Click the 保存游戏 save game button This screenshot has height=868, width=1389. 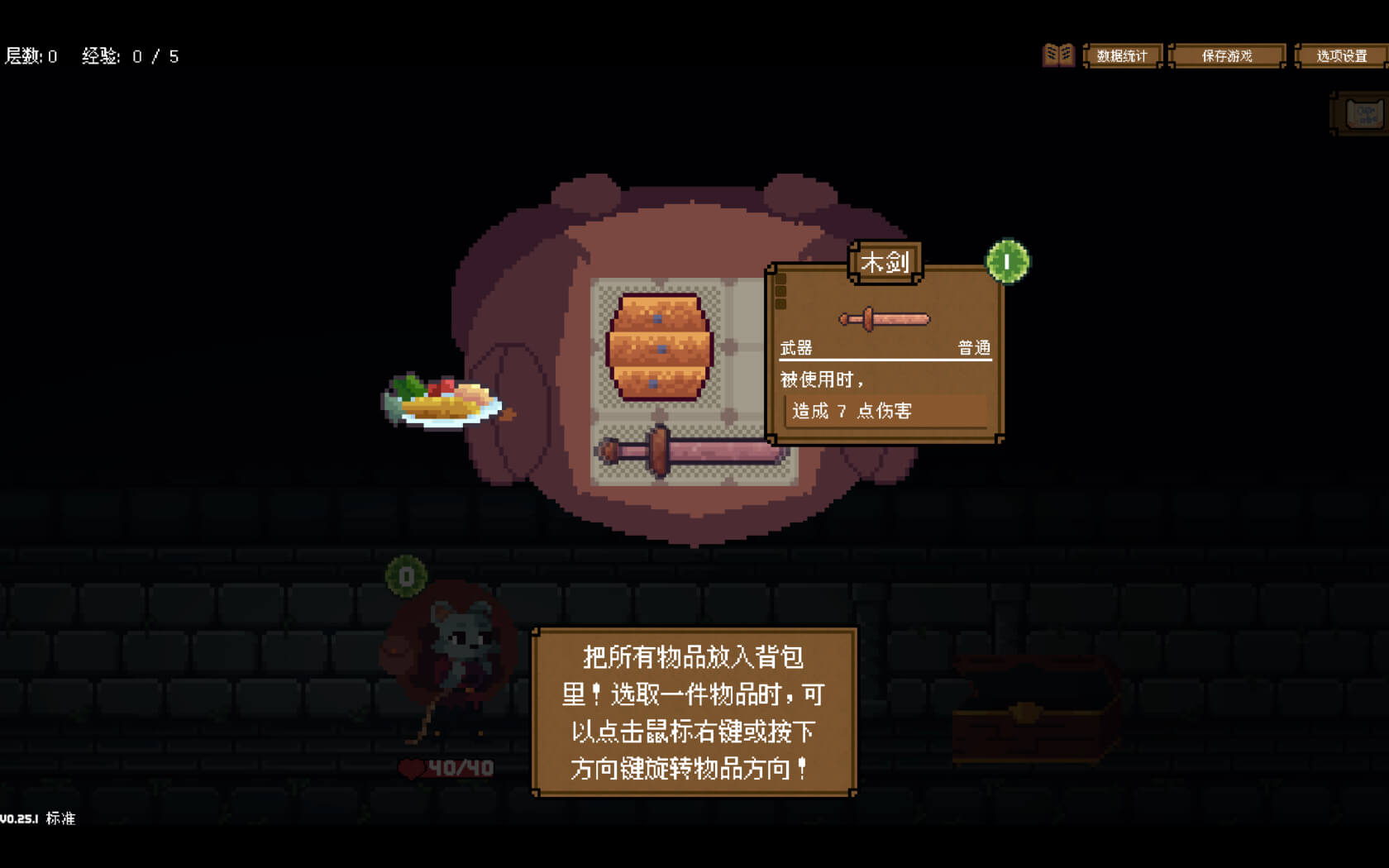click(x=1227, y=56)
